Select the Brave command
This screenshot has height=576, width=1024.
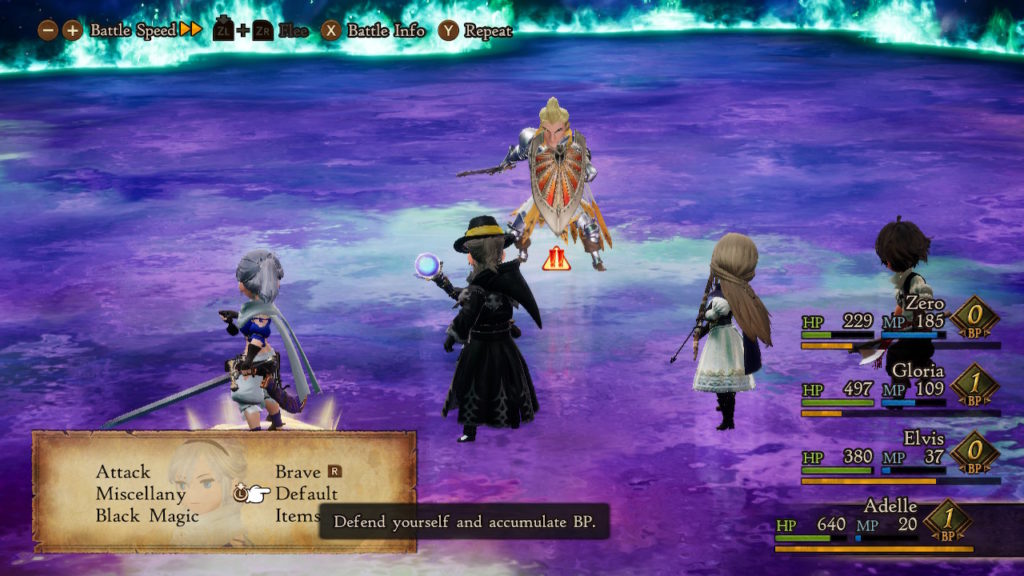298,472
